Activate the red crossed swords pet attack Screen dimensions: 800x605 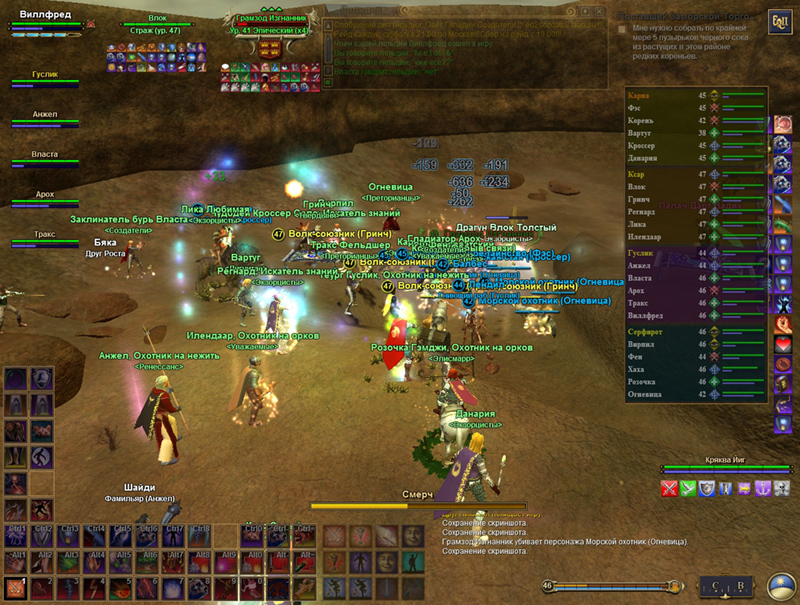pyautogui.click(x=670, y=488)
